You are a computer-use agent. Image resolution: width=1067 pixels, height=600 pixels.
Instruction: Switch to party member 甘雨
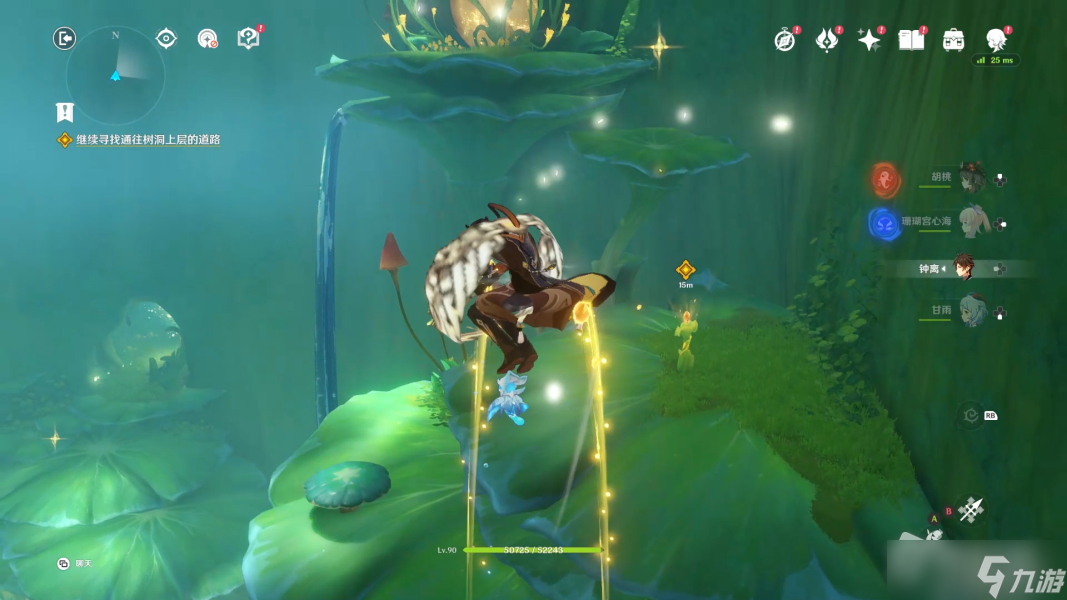point(971,311)
